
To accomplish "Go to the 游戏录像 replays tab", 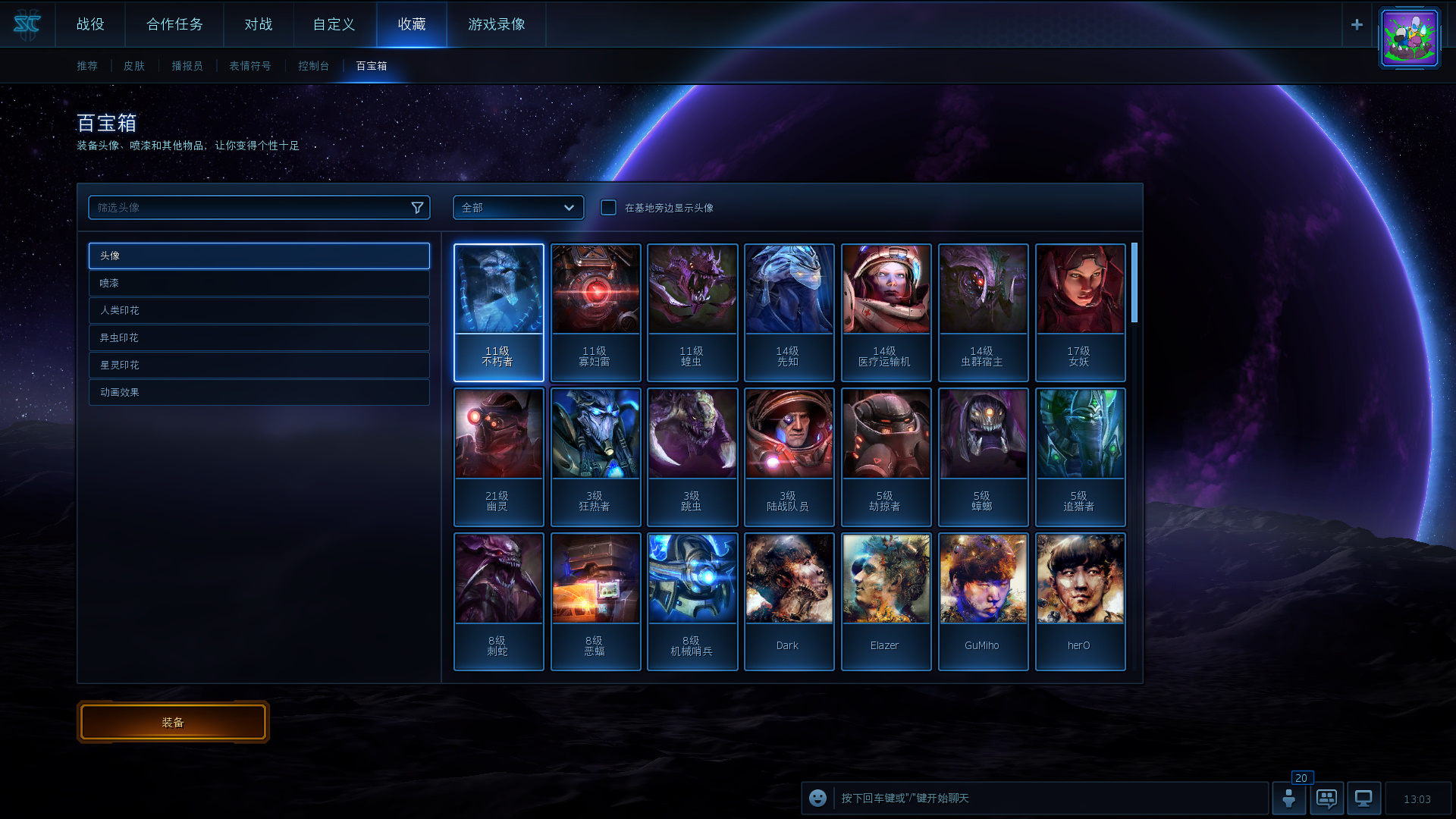I will (x=497, y=24).
